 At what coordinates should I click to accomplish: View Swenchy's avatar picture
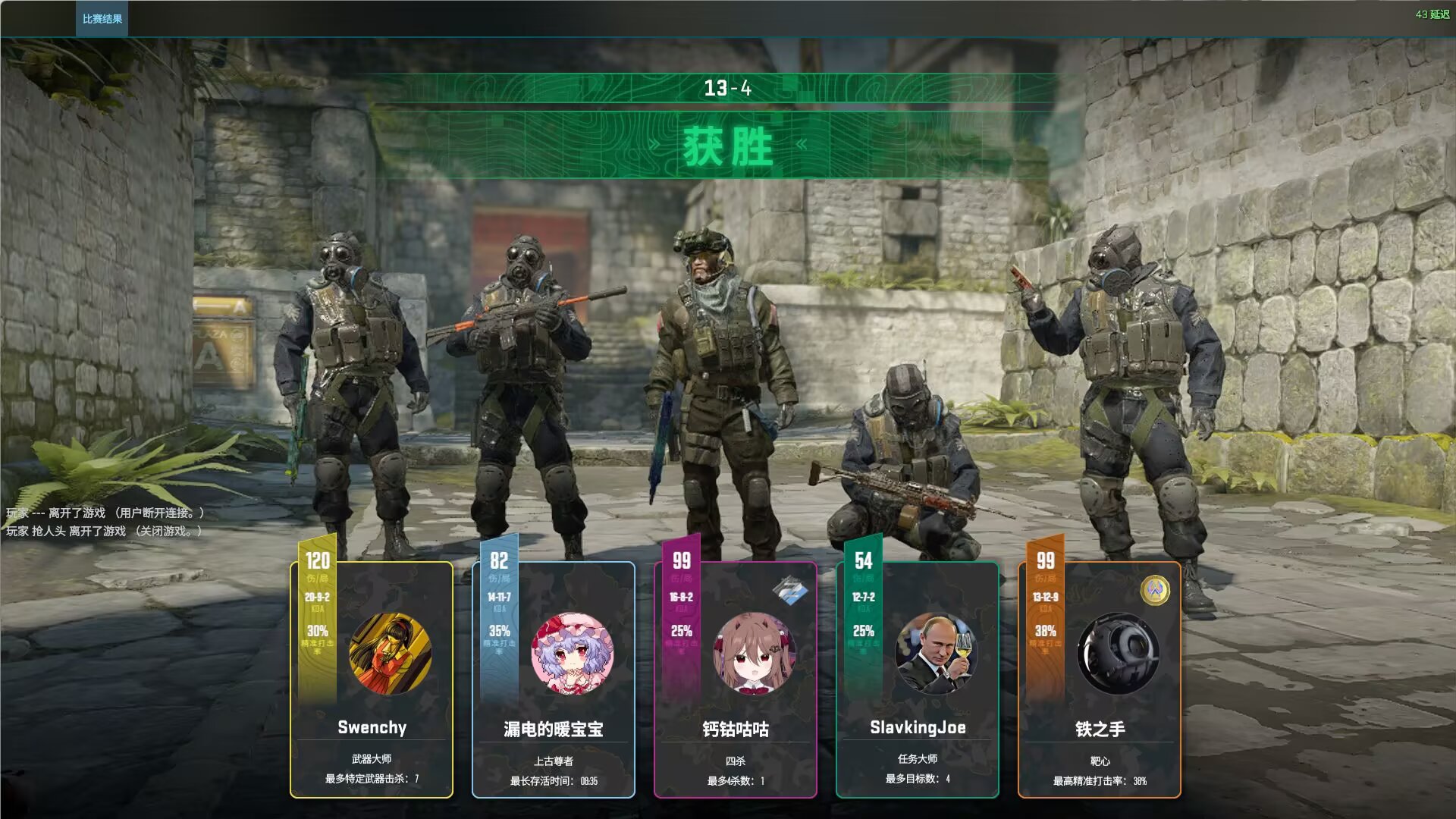pos(390,654)
